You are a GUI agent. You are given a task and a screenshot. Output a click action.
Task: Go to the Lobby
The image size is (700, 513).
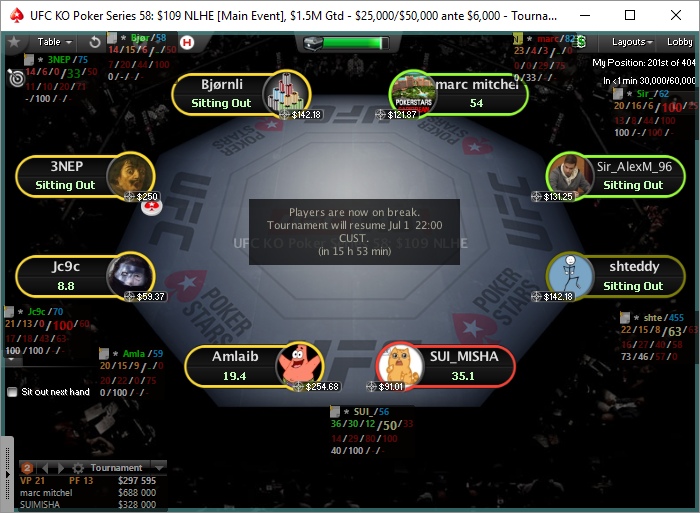pyautogui.click(x=680, y=42)
